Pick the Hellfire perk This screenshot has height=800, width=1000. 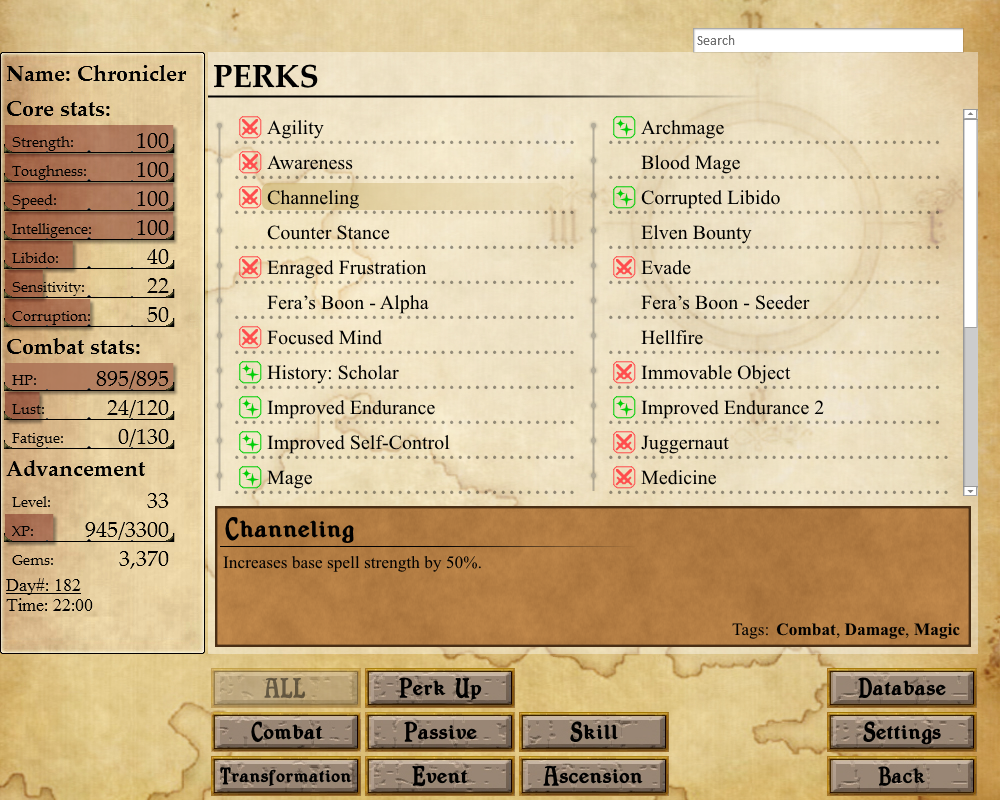672,338
